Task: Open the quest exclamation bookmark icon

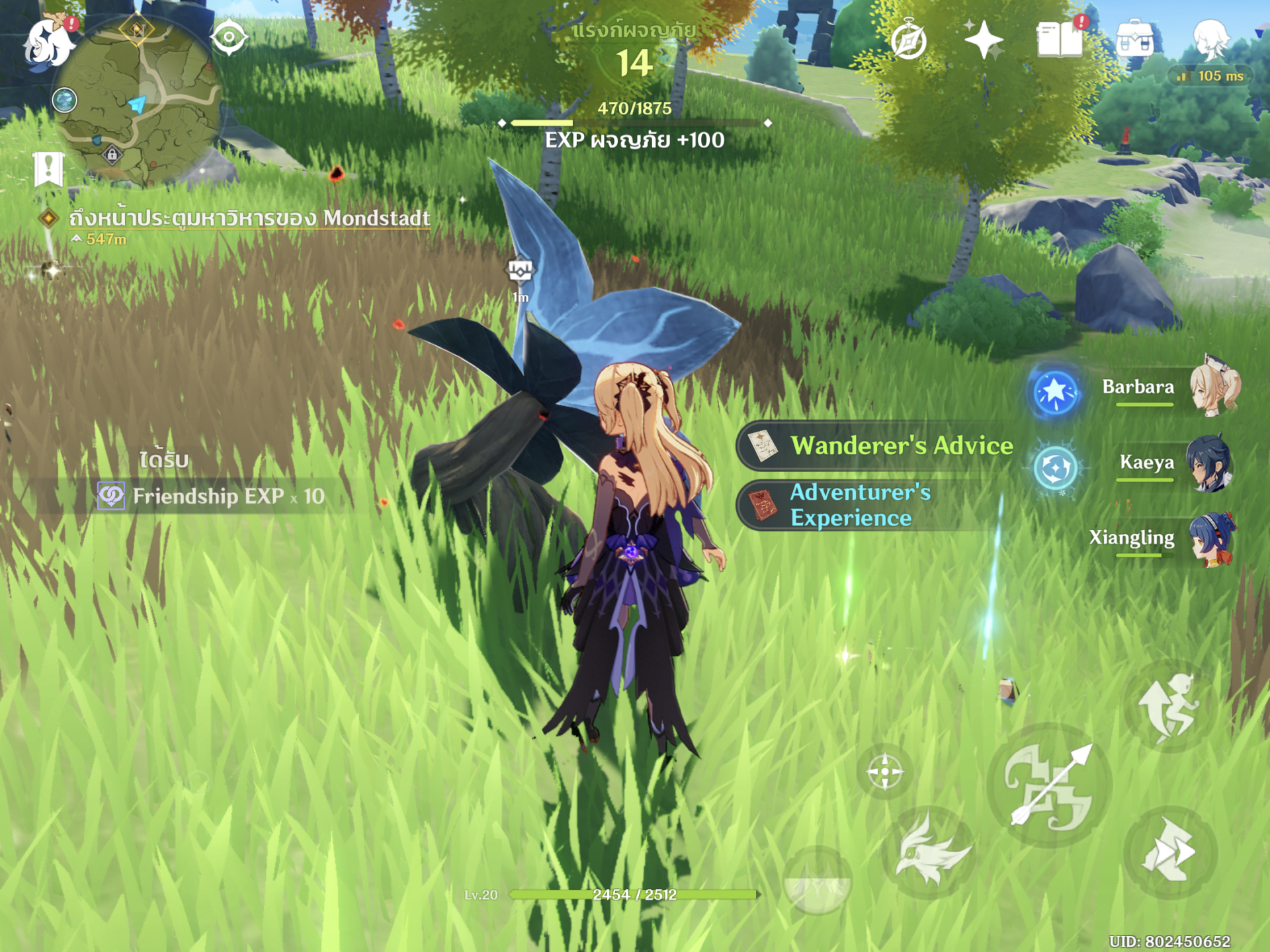Action: pos(48,169)
